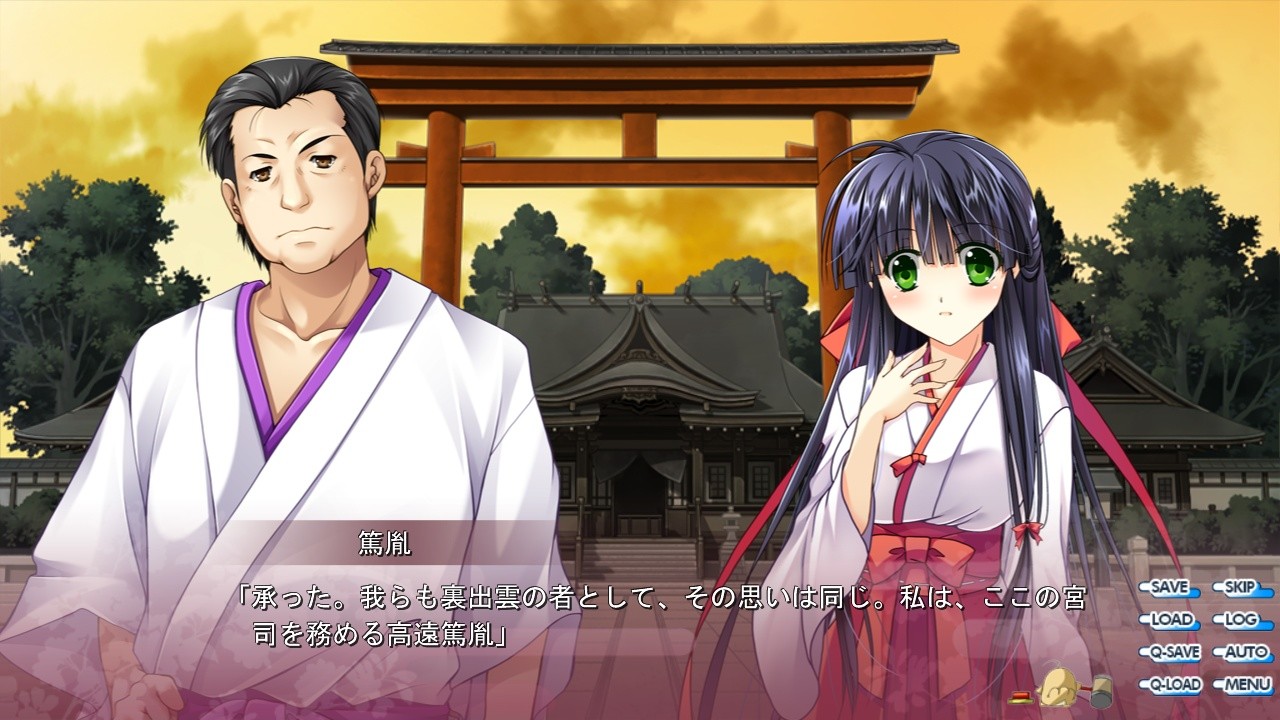Screen dimensions: 1280x720
Task: Enable AUTO reading mode
Action: 1243,654
